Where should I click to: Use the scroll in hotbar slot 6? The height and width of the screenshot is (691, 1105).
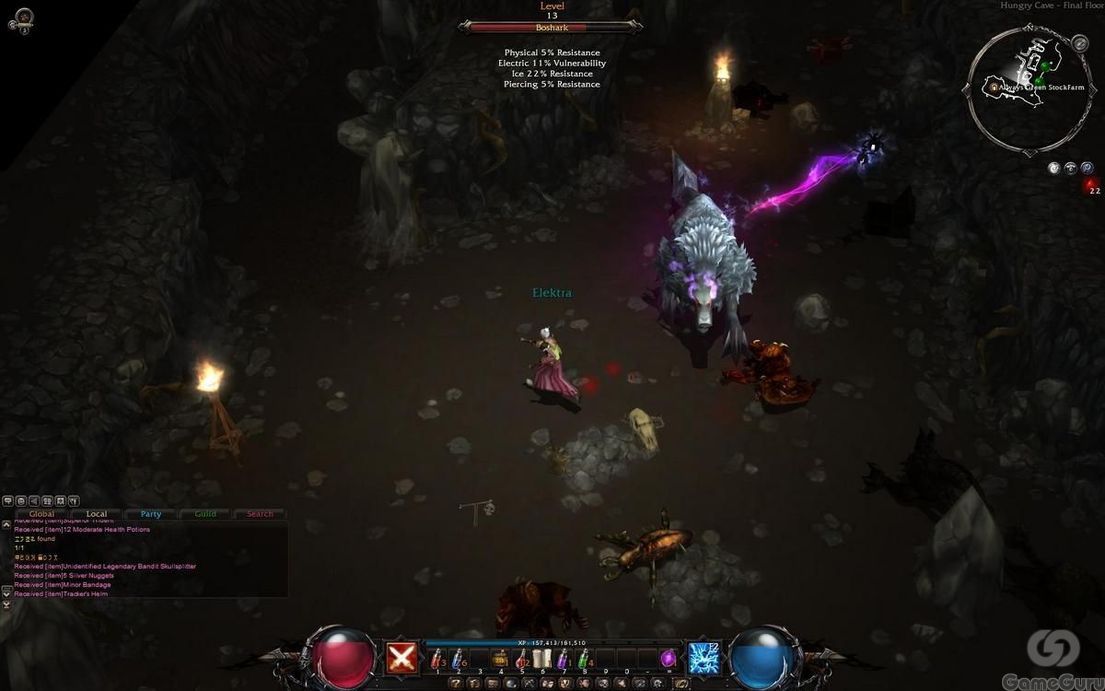(x=542, y=659)
